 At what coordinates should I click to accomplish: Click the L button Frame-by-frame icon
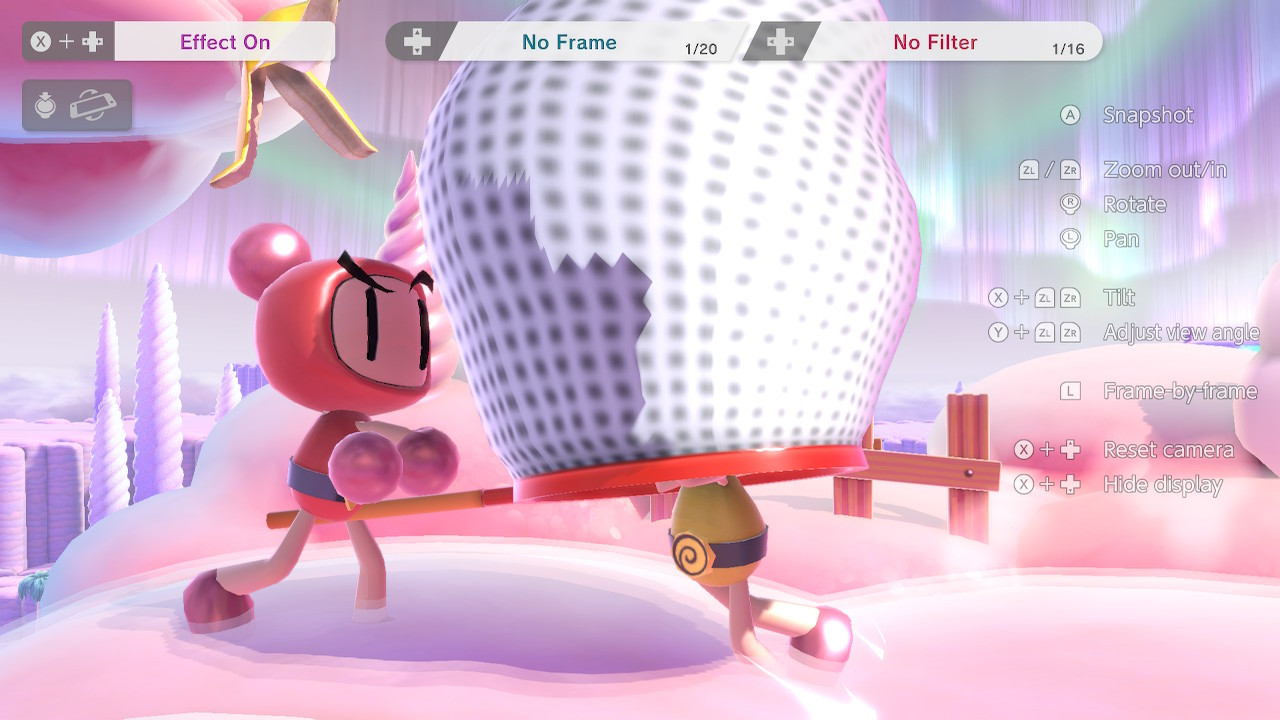tap(1070, 391)
